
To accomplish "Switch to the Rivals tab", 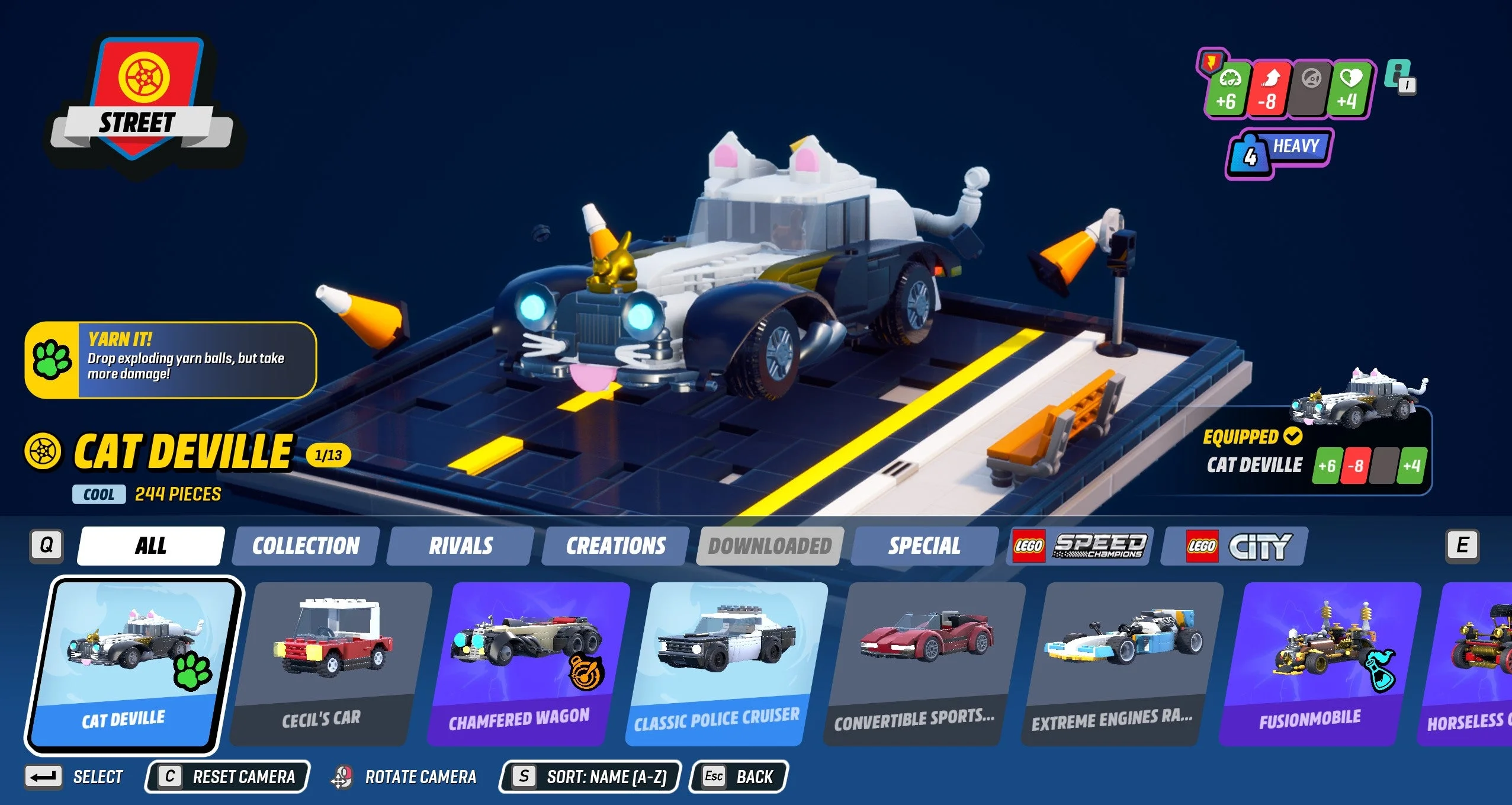I will point(460,545).
